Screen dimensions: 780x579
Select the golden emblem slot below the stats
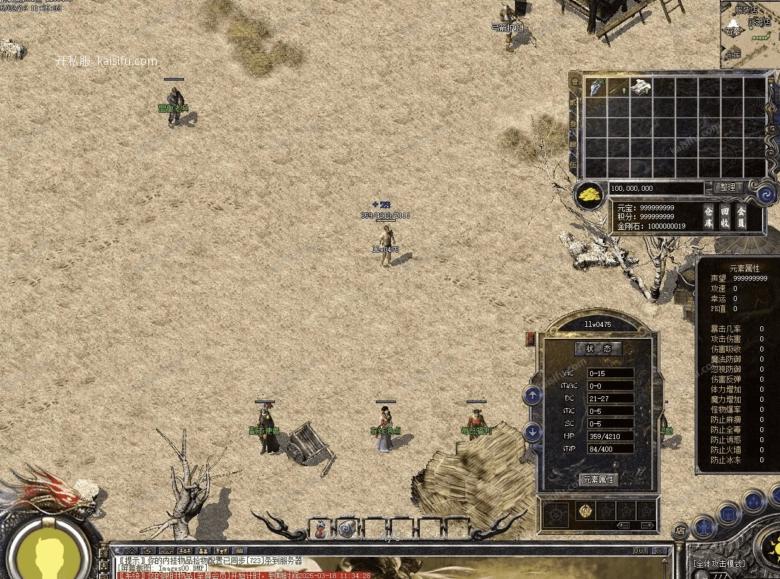(586, 511)
